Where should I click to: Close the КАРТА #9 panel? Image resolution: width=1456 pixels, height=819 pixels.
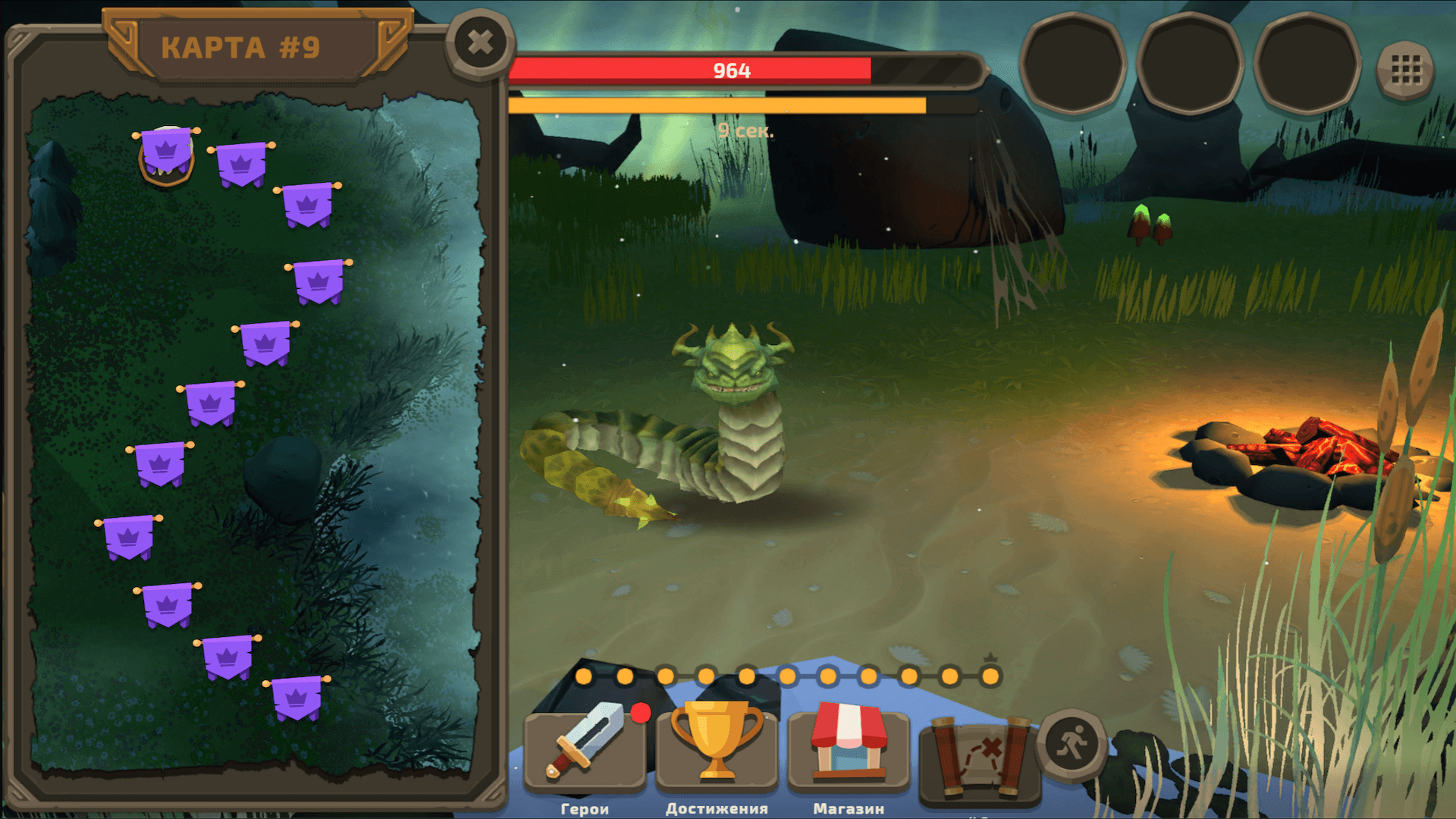[x=479, y=43]
